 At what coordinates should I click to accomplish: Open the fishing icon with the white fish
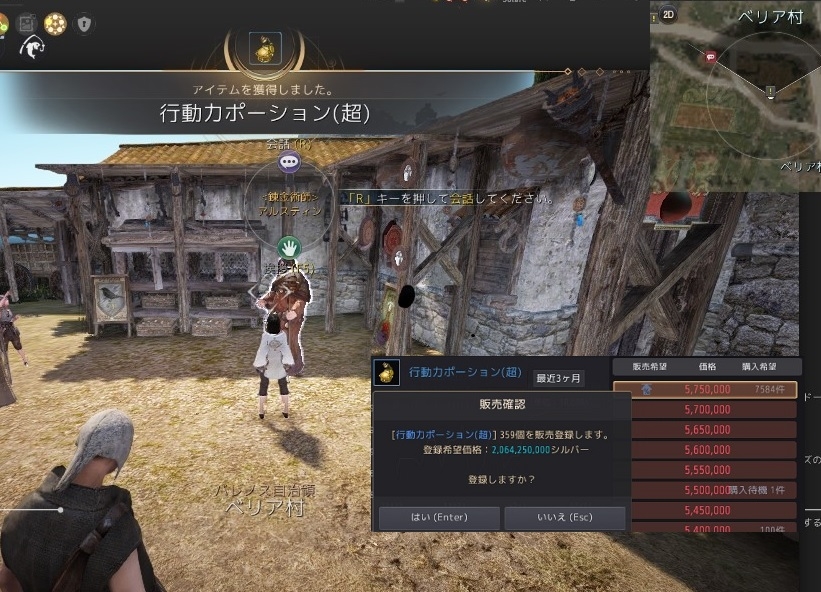click(31, 47)
